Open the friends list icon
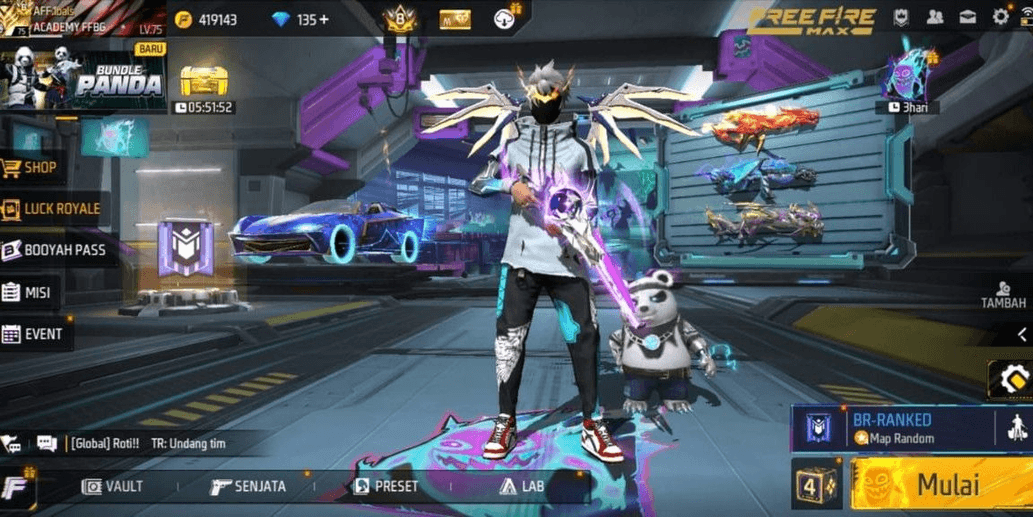Screen dimensions: 1033x517 pos(935,17)
